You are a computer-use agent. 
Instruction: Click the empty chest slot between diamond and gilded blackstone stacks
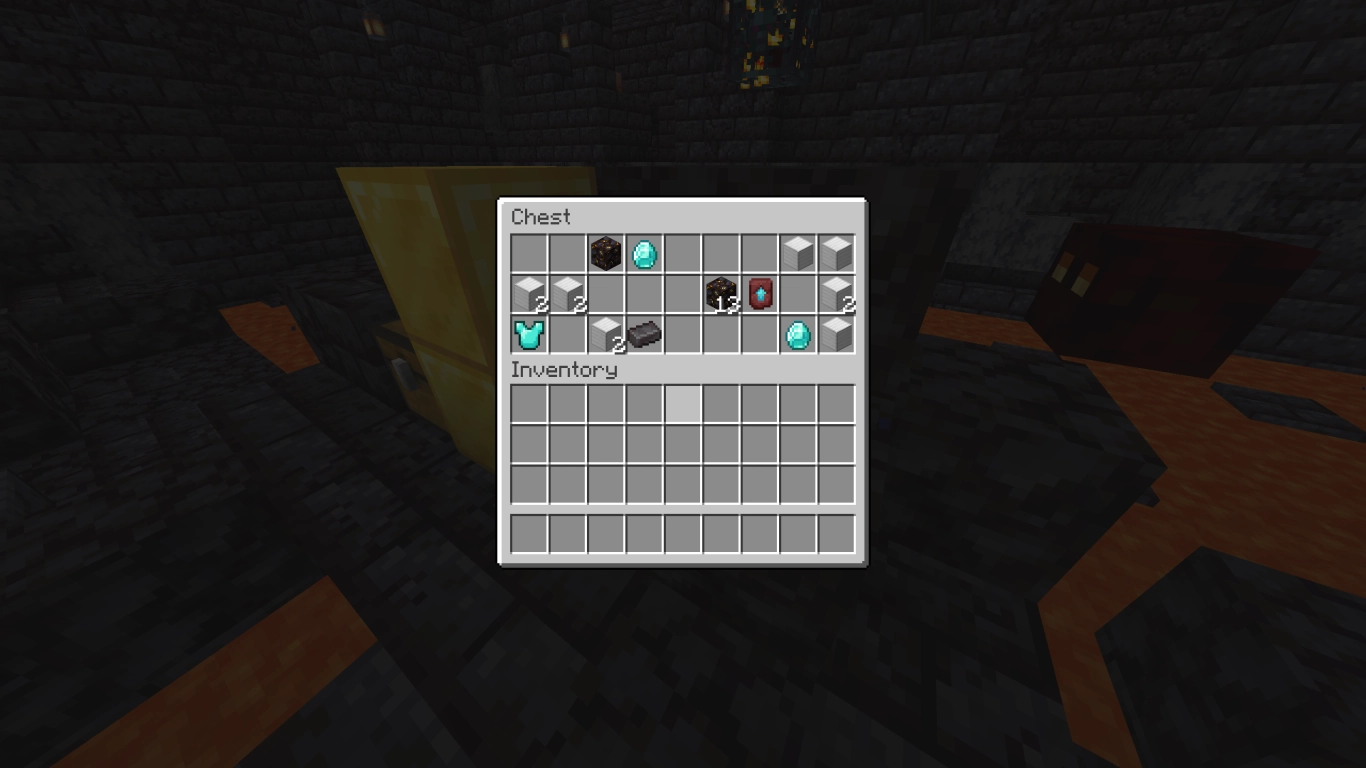click(682, 254)
